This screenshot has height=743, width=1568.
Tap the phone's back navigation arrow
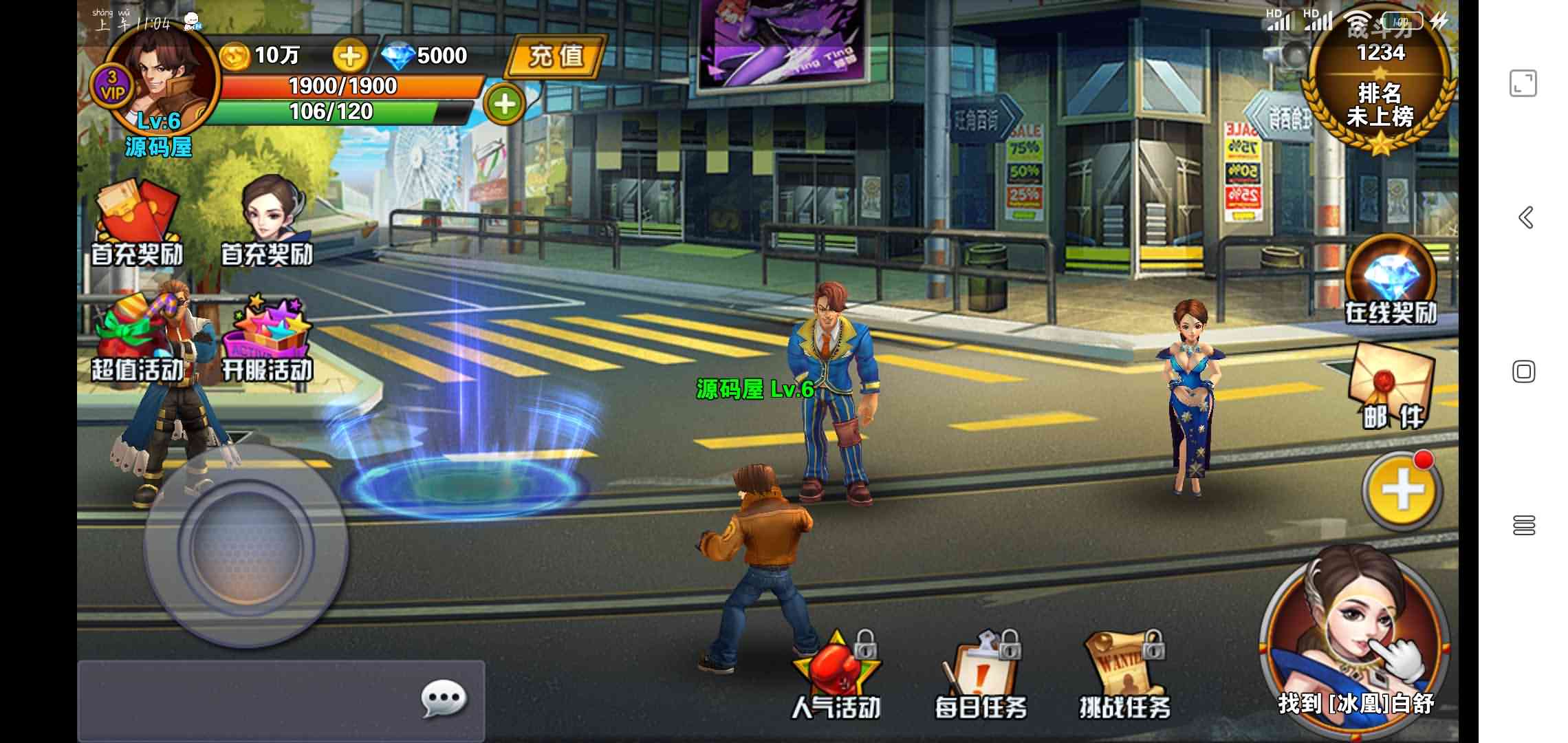(1525, 217)
